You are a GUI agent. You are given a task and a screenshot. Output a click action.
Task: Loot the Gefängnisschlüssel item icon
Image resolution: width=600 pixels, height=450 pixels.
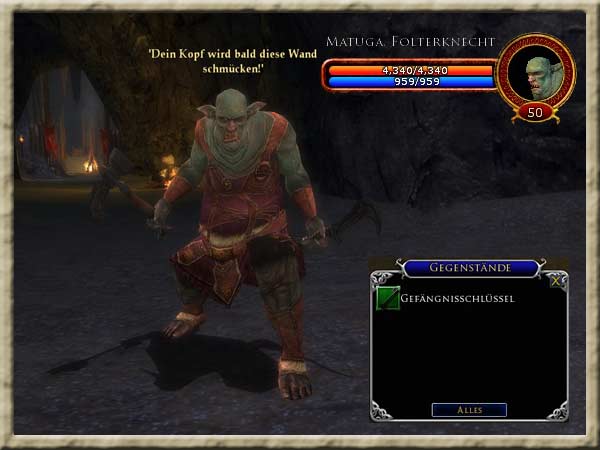coord(387,298)
